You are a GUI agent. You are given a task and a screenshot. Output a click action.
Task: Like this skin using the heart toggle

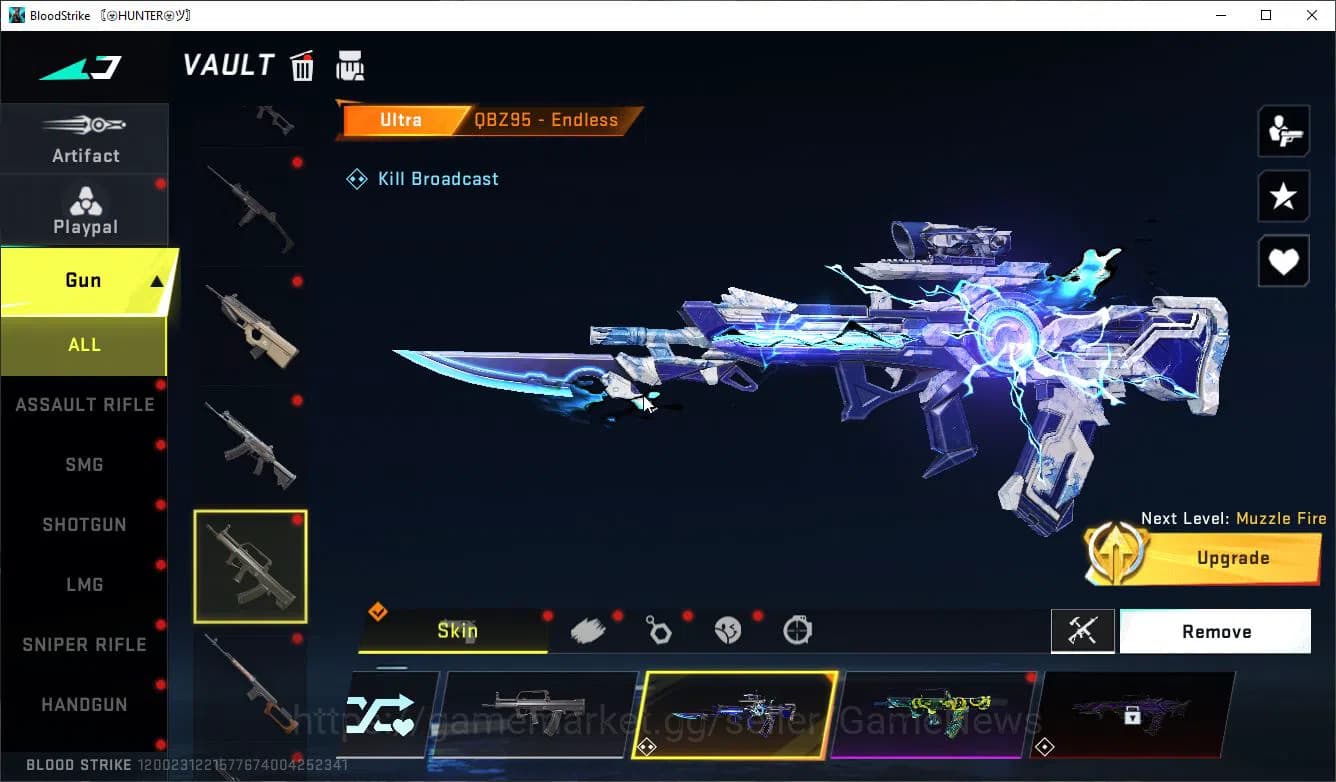[1283, 261]
